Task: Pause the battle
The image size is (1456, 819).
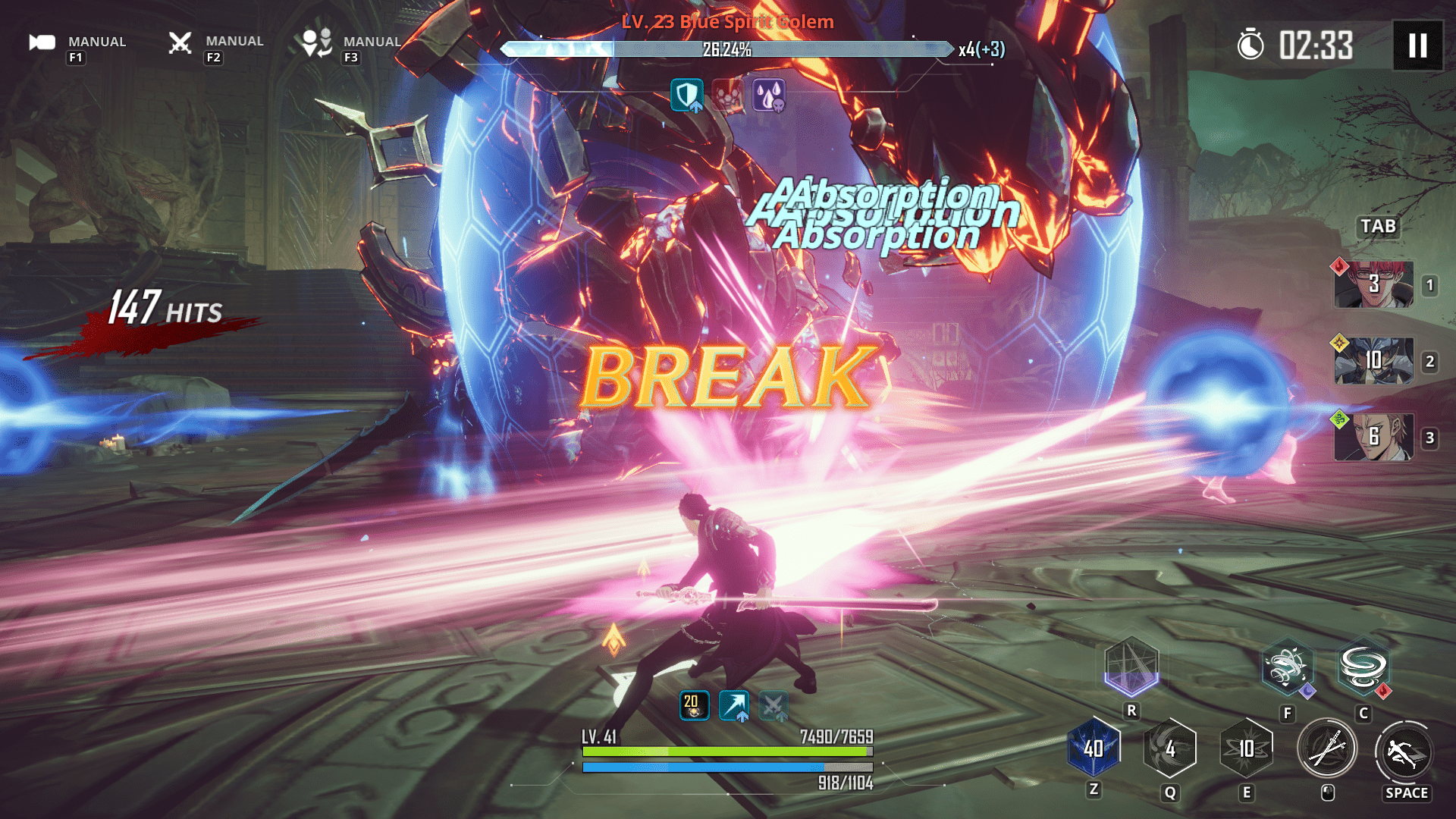Action: [x=1417, y=45]
